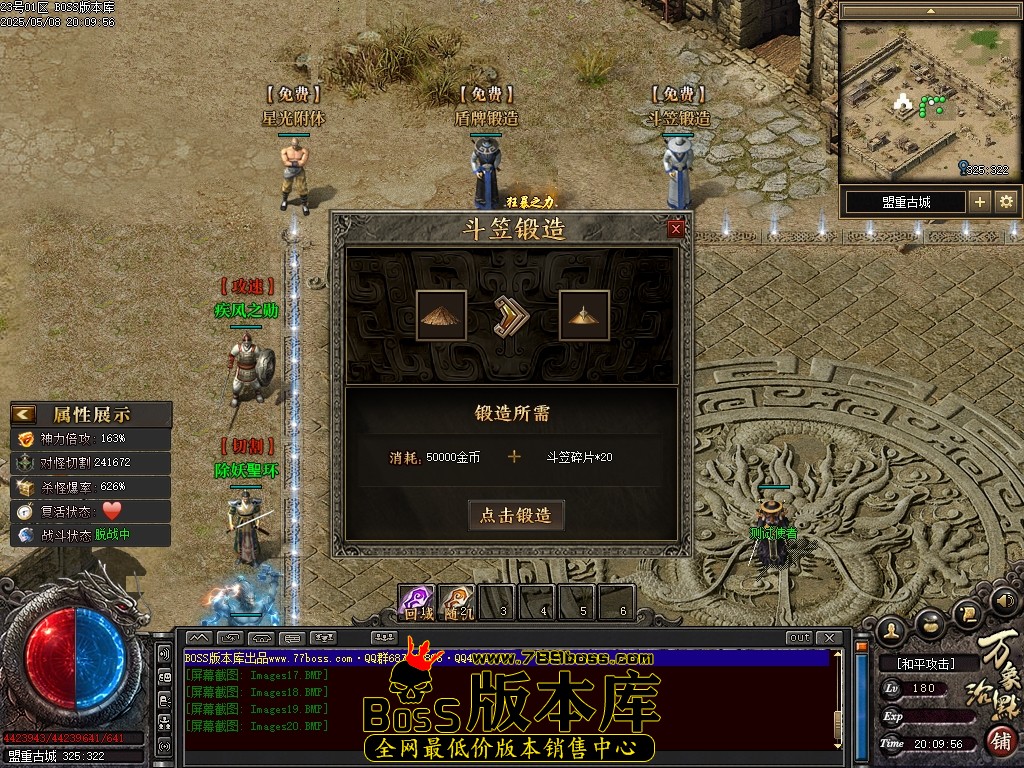The height and width of the screenshot is (768, 1024).
Task: Select the forged hat result slot
Action: click(x=584, y=315)
